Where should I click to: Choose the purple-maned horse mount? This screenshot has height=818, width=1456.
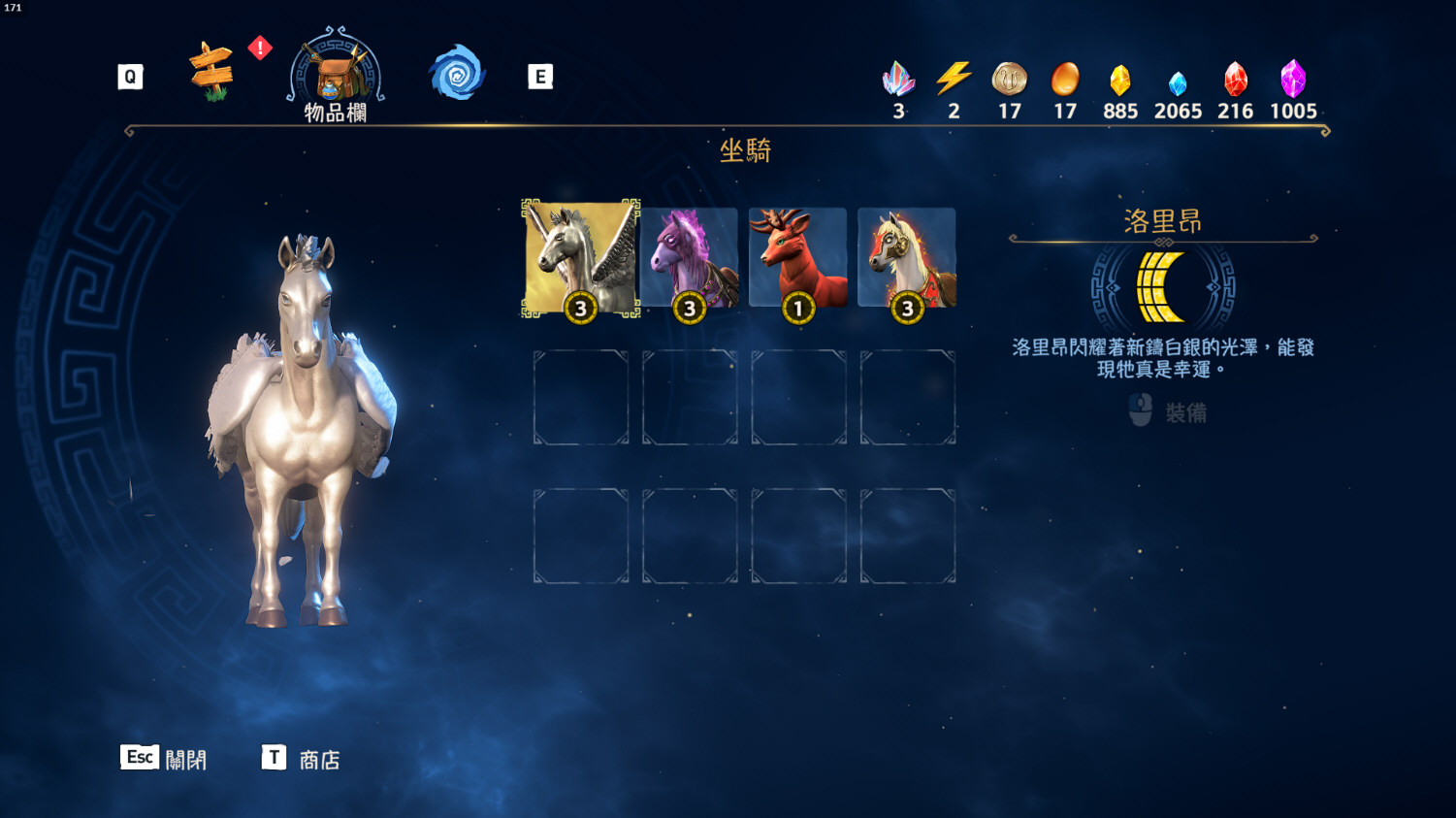pyautogui.click(x=690, y=258)
